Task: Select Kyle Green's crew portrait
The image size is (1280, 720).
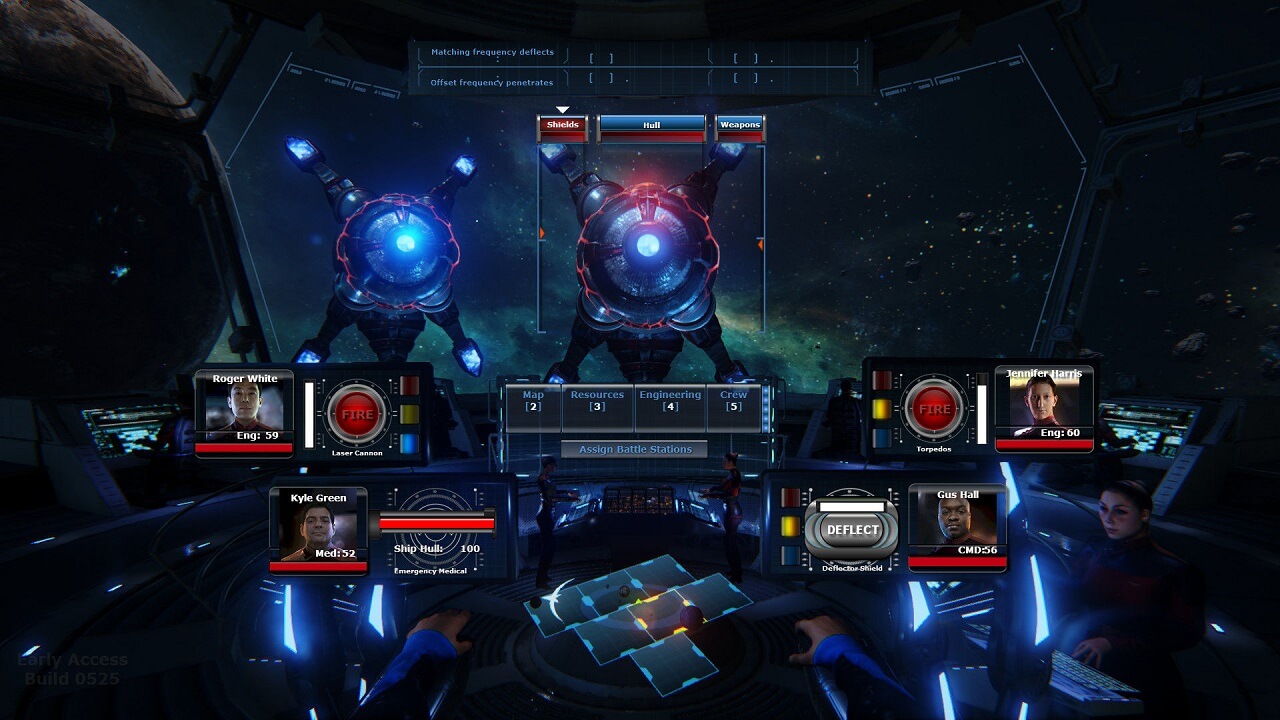Action: click(x=319, y=524)
